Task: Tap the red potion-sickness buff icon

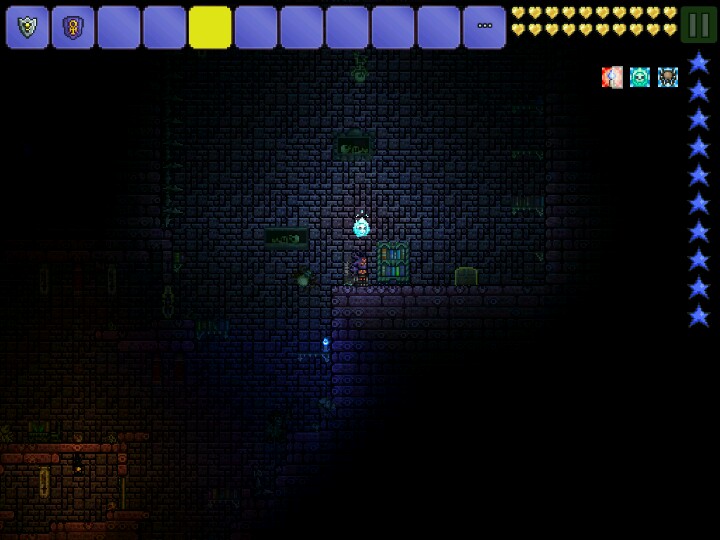Action: (612, 77)
